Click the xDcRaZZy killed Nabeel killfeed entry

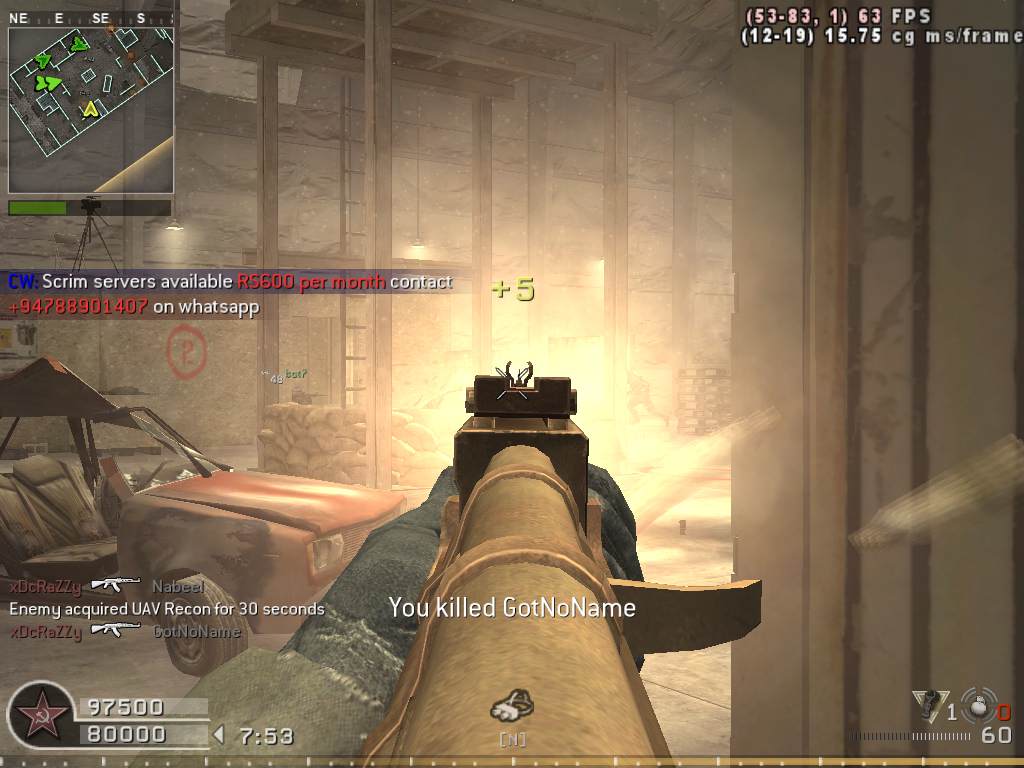(107, 586)
